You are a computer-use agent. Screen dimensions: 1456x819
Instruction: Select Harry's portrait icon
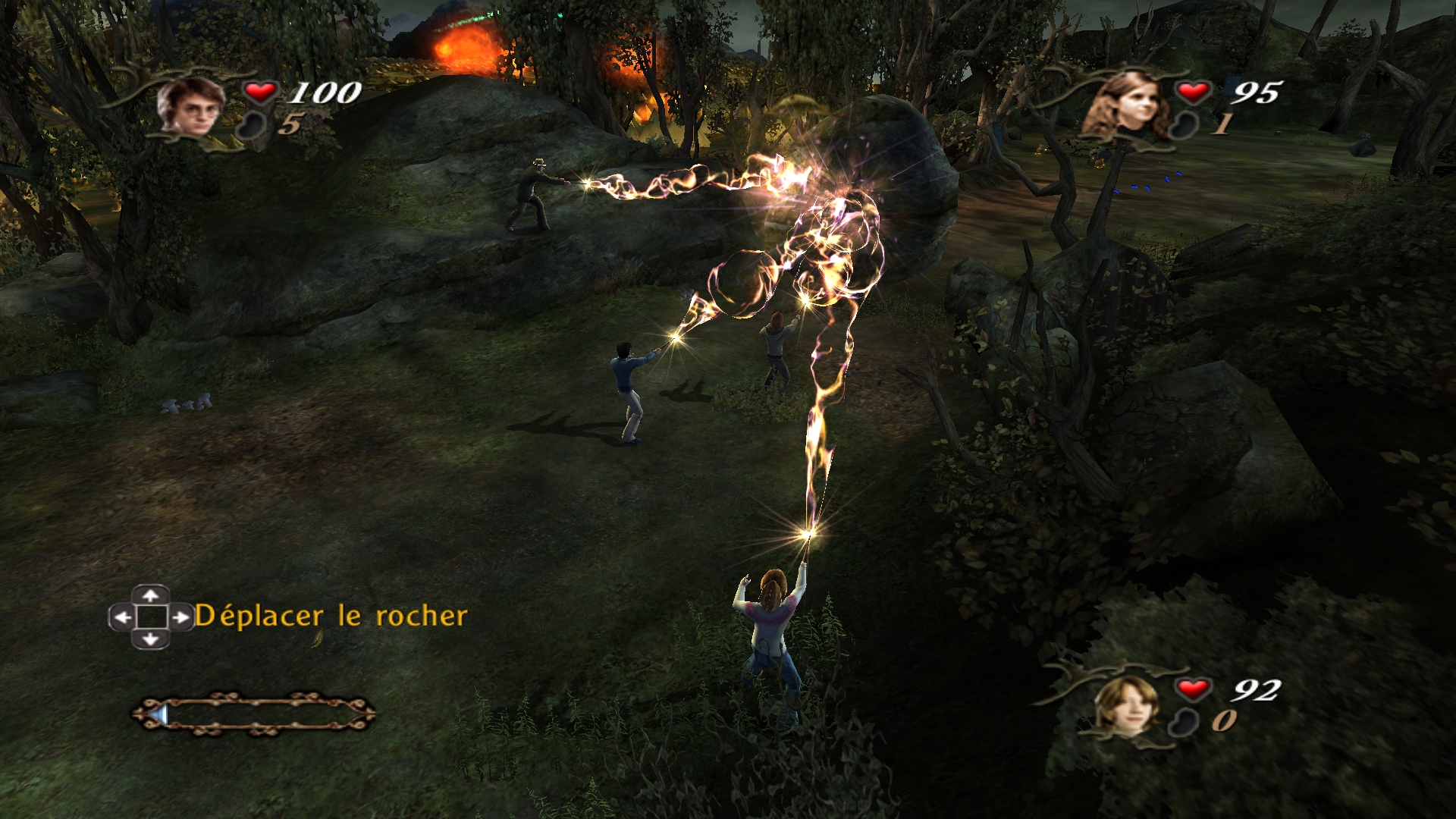click(191, 106)
